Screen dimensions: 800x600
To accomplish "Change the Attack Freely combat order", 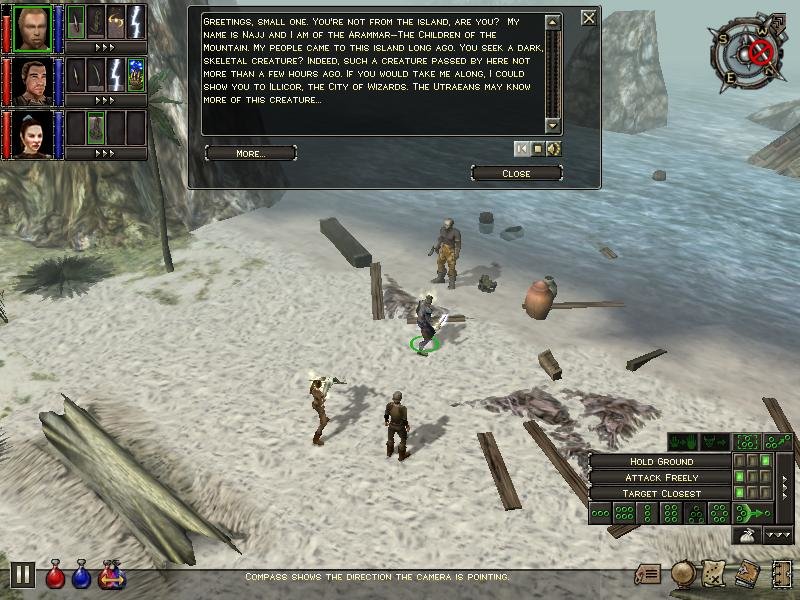I will click(662, 477).
